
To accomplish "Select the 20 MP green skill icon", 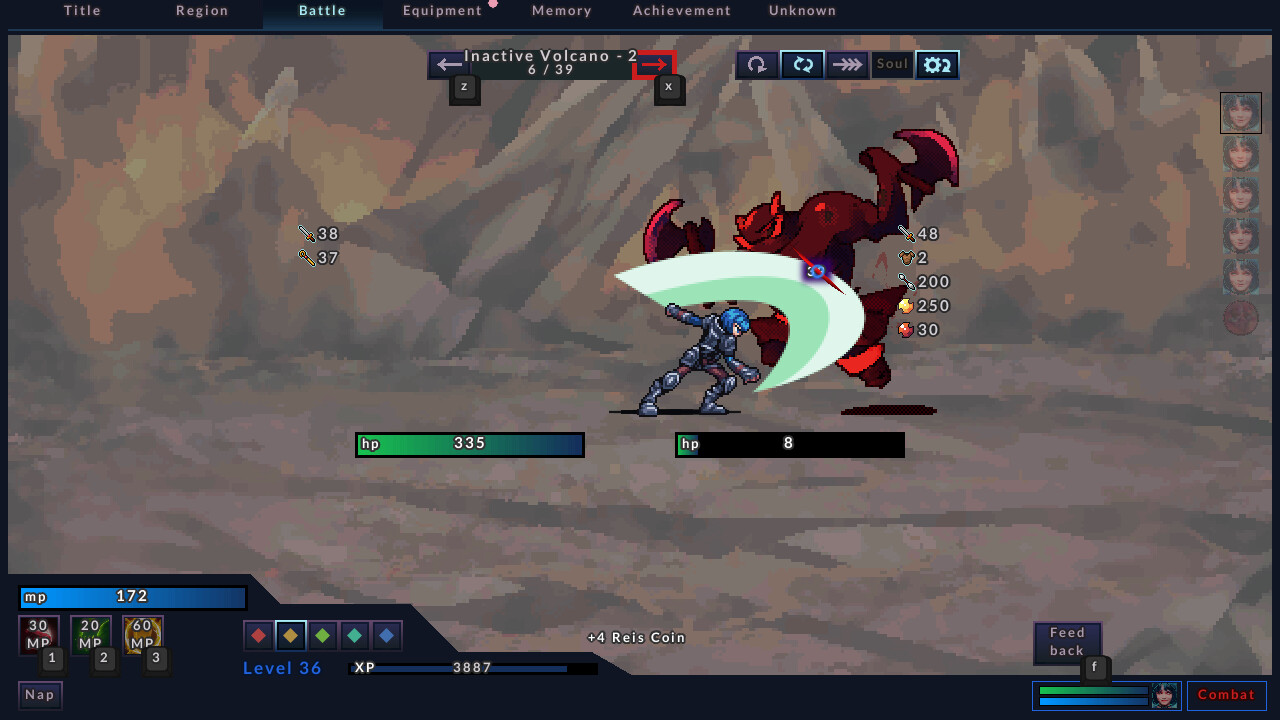I will point(90,634).
